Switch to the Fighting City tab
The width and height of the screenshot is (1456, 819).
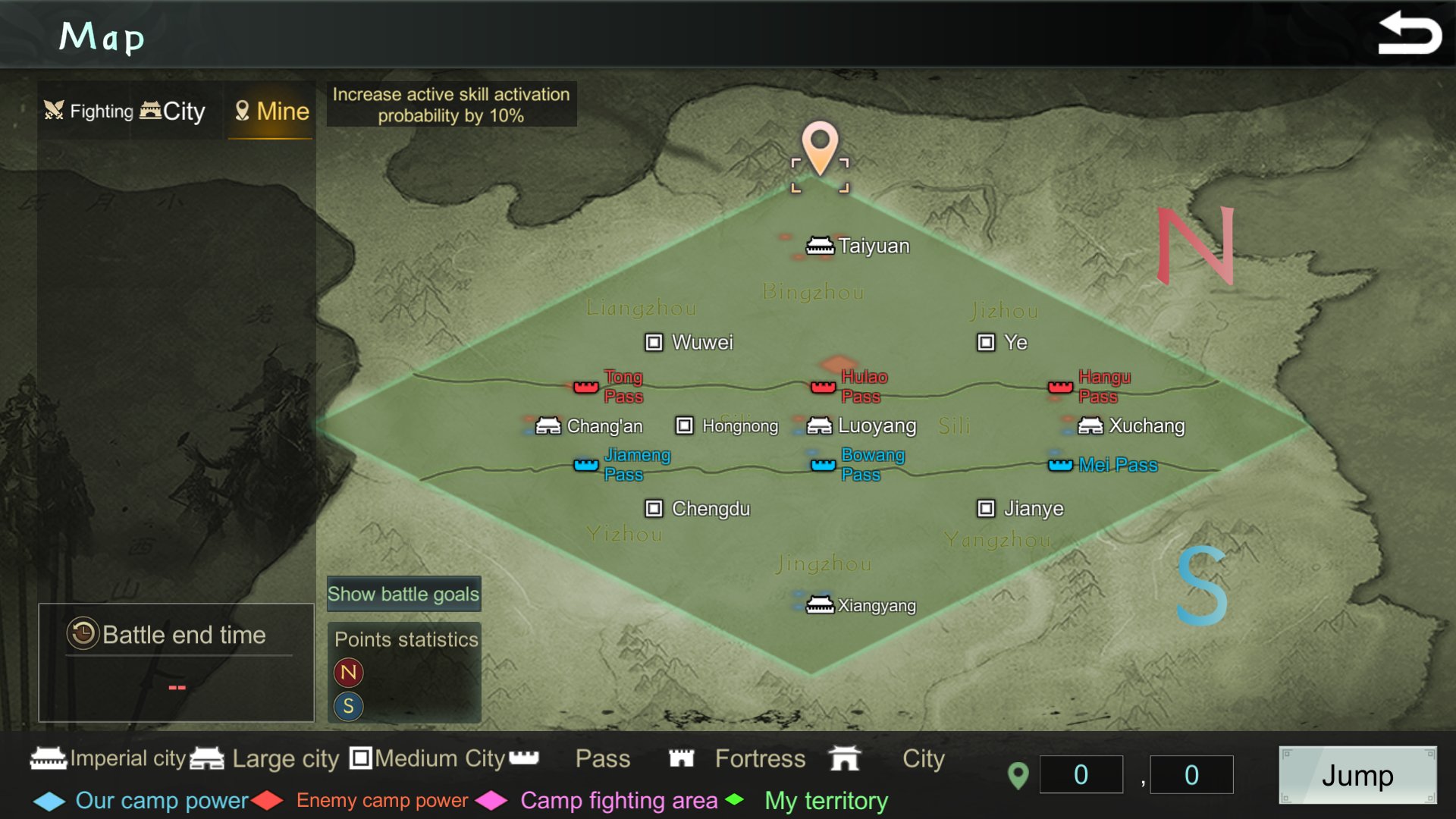125,111
